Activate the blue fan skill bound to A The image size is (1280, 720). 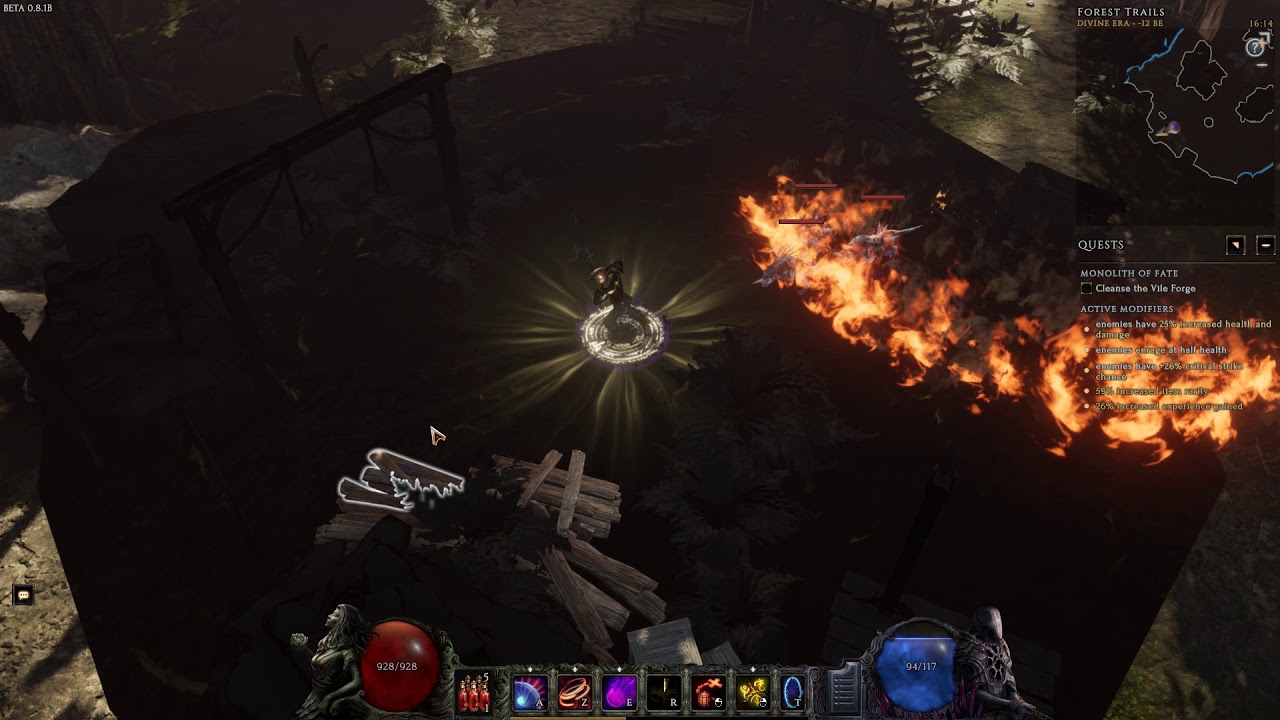pos(529,692)
